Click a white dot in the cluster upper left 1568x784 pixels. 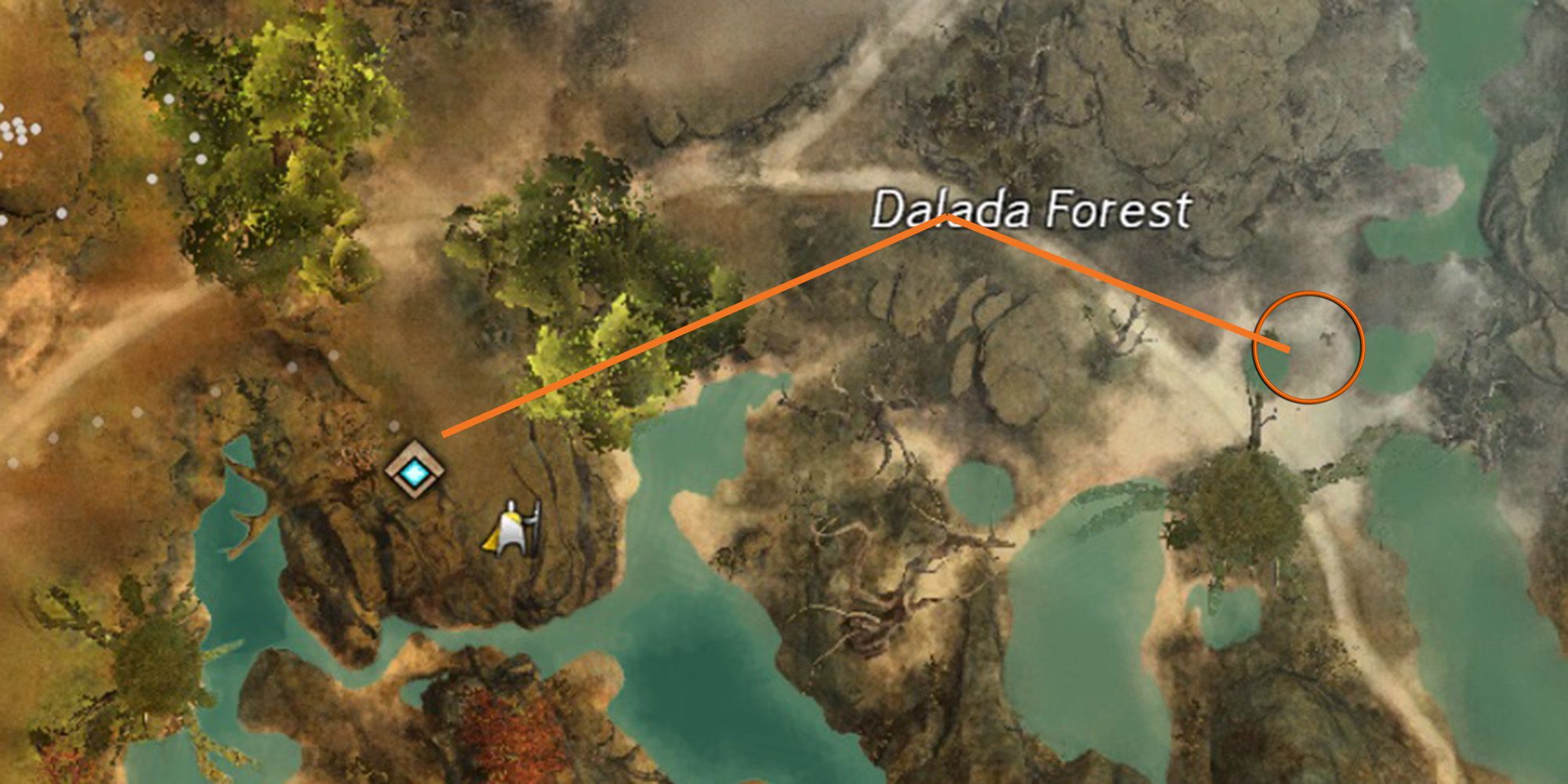tap(20, 129)
